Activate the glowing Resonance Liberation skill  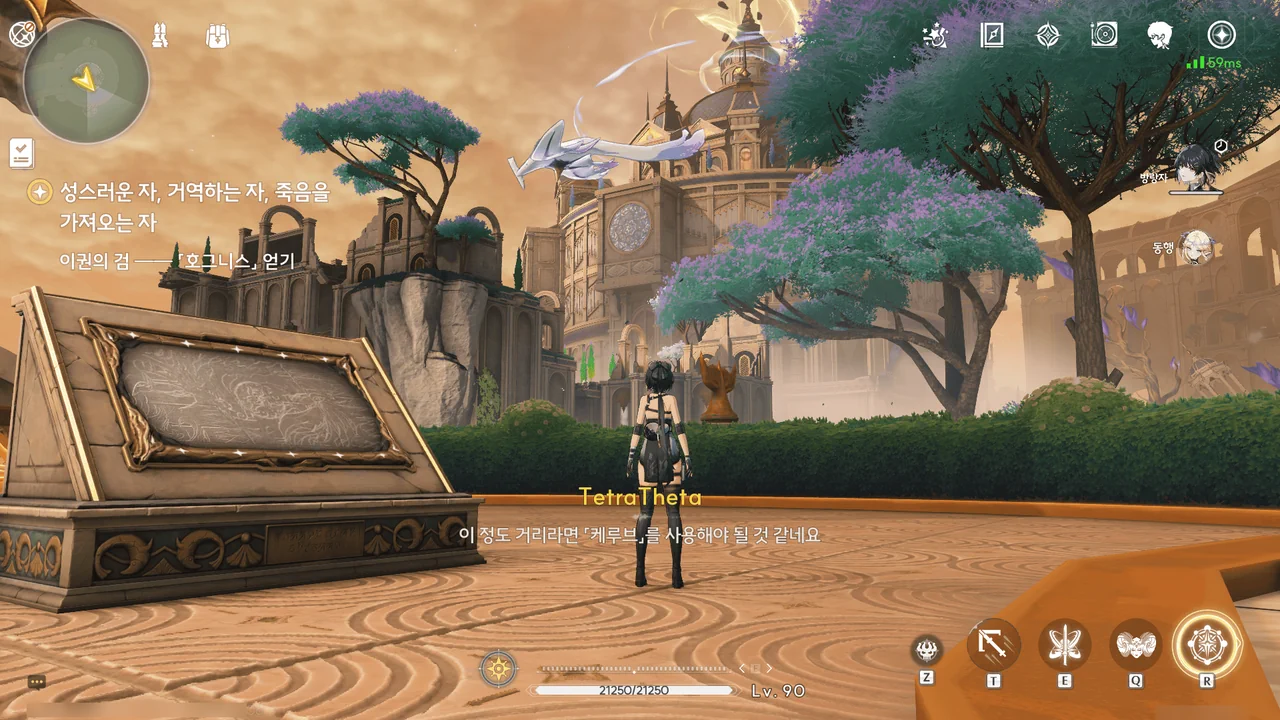point(1207,644)
